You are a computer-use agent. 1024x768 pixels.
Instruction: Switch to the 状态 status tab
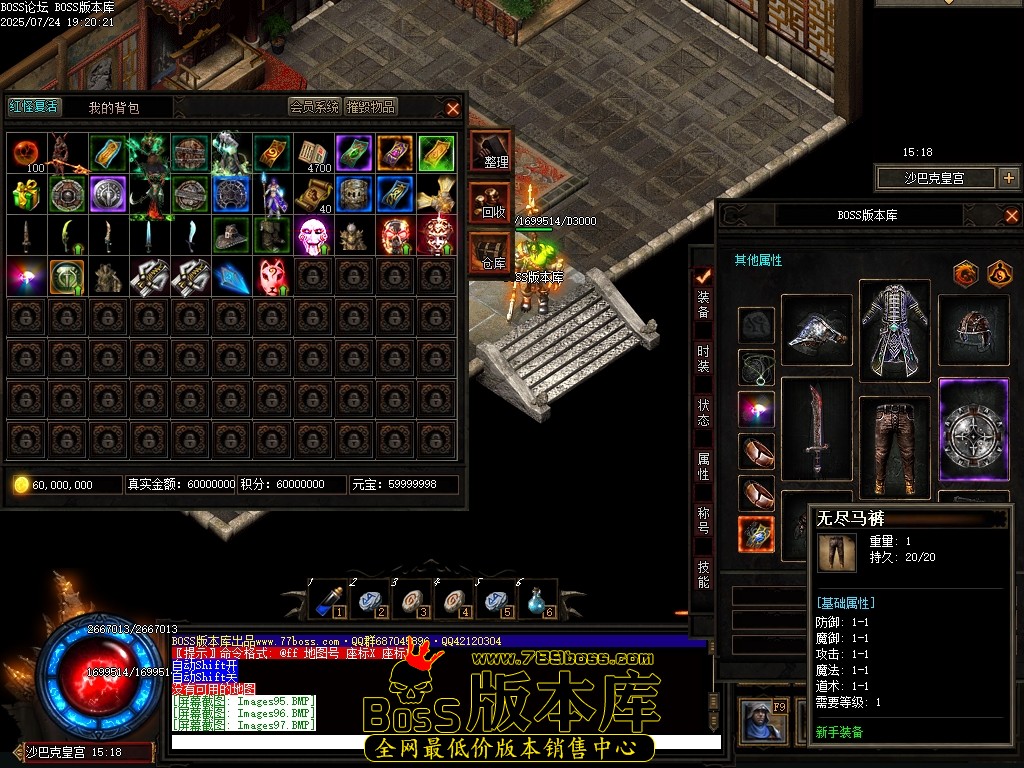704,413
